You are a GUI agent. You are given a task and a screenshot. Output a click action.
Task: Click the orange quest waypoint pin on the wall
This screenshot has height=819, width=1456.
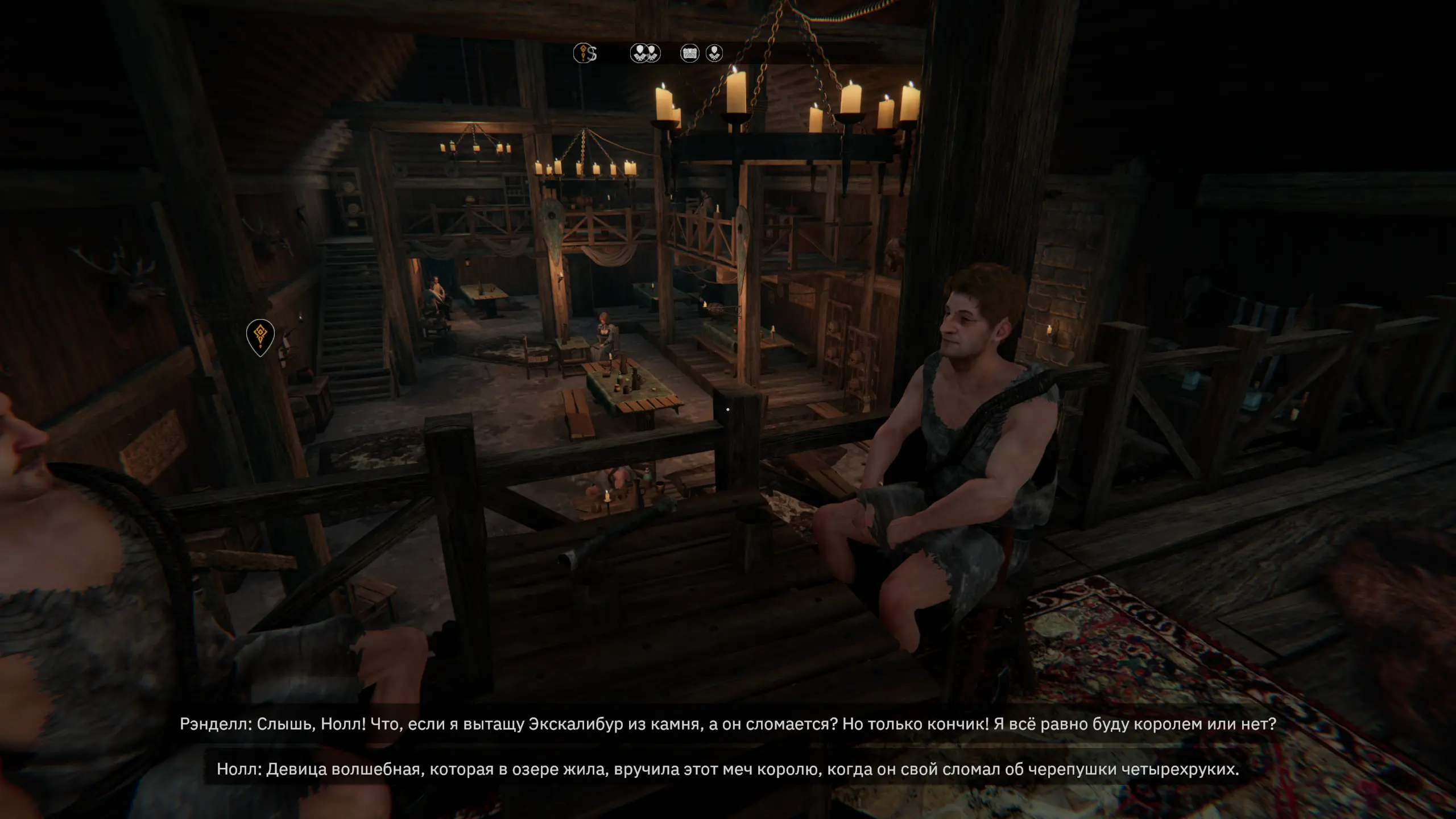coord(260,337)
